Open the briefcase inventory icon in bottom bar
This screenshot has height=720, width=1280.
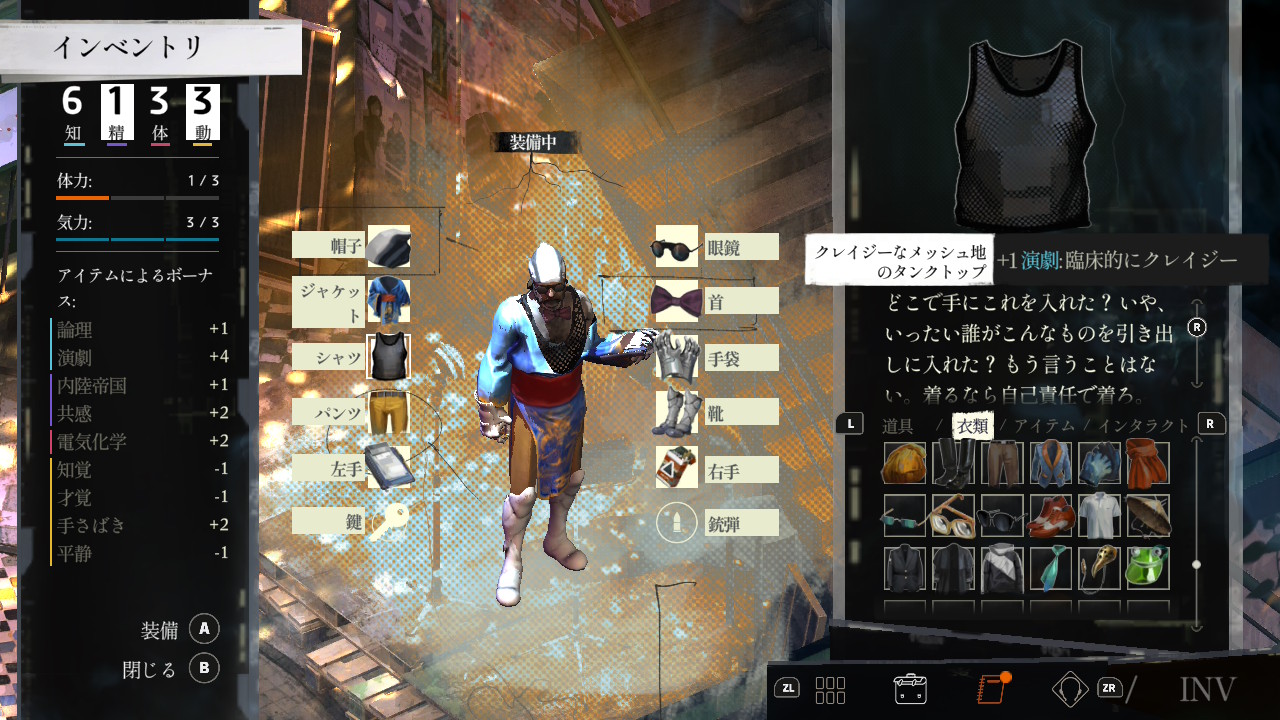(x=910, y=689)
